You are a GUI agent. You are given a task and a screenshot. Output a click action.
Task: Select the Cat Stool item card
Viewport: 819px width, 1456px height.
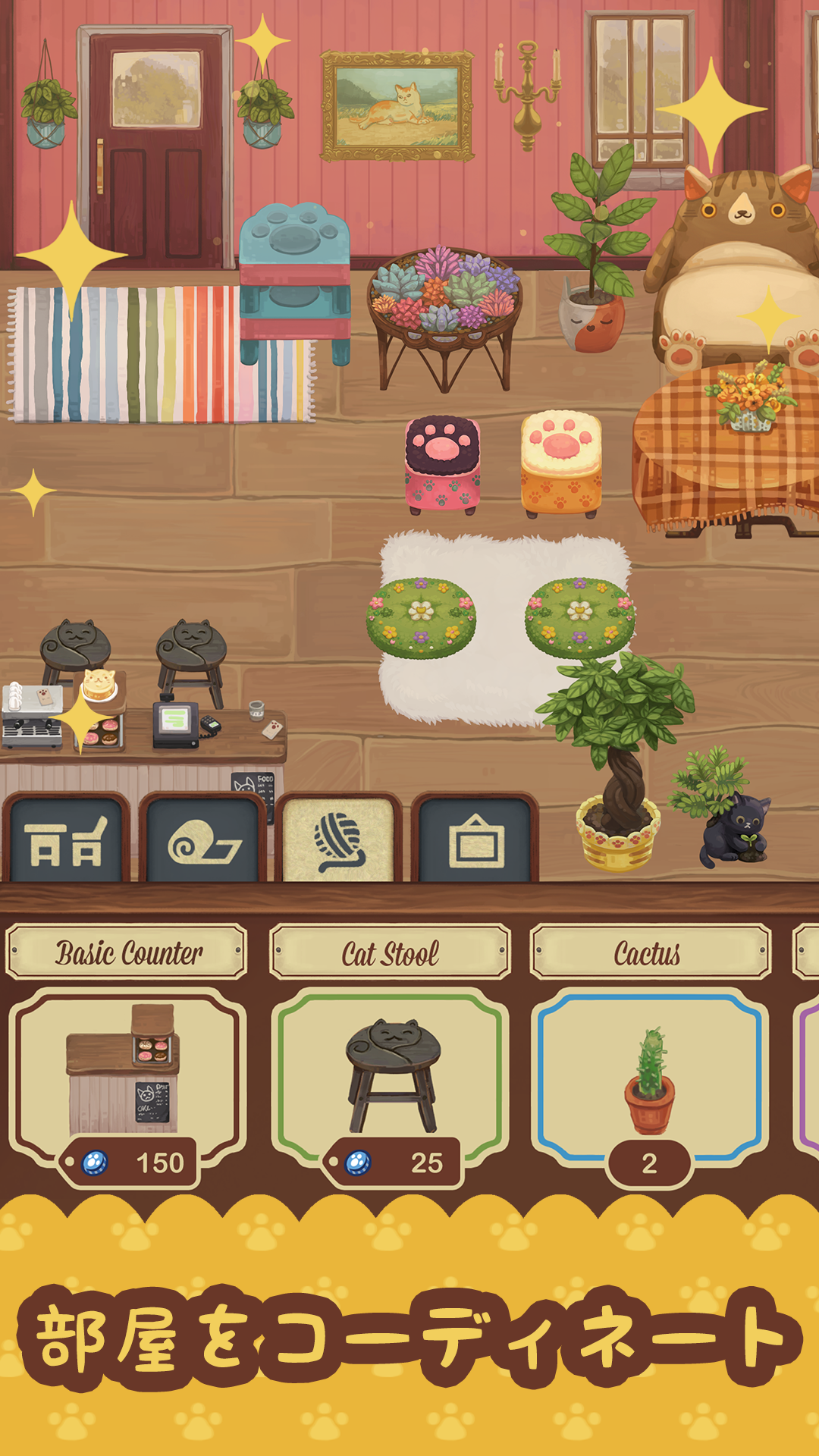click(390, 1069)
